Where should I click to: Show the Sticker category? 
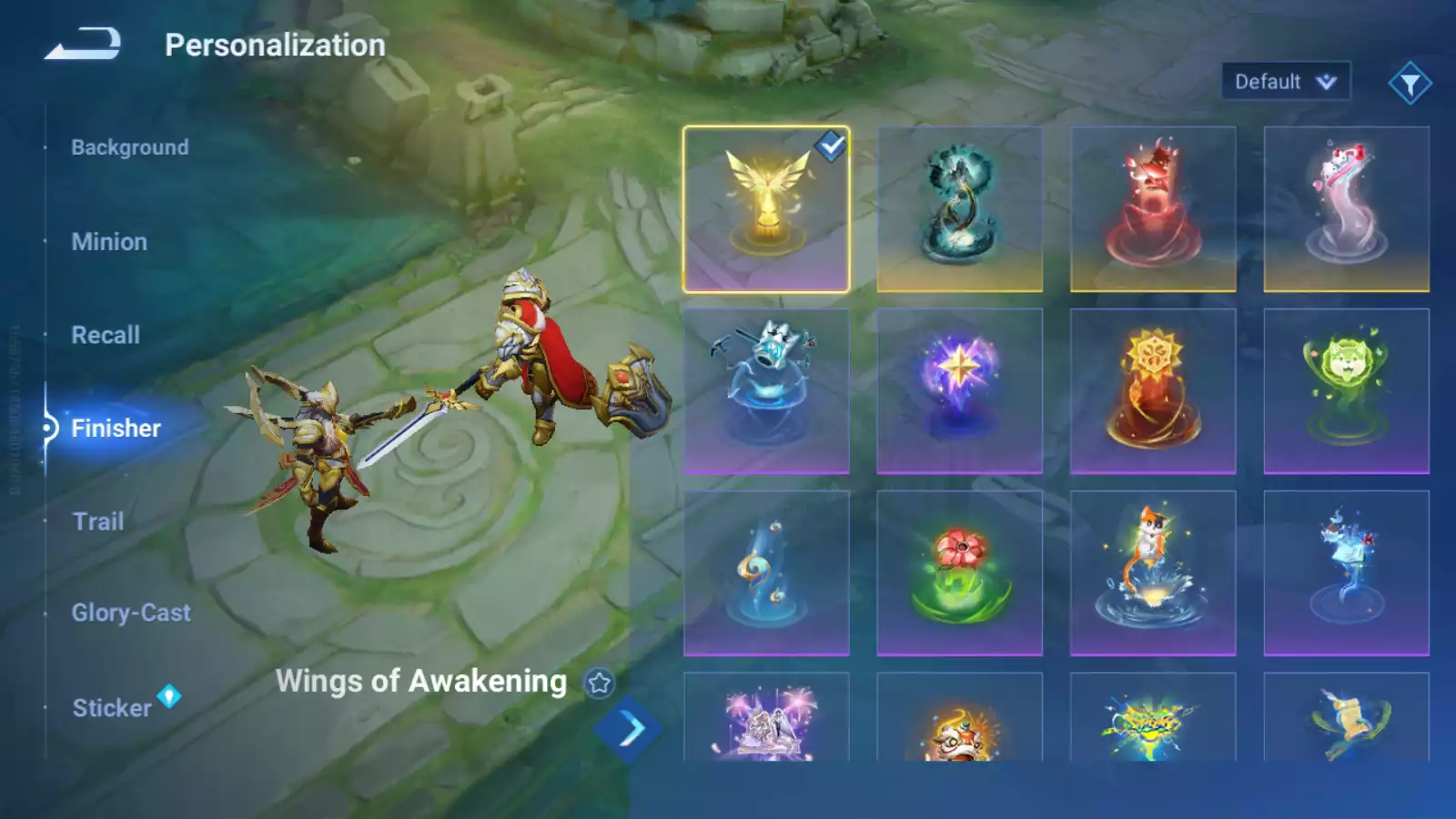pos(112,707)
